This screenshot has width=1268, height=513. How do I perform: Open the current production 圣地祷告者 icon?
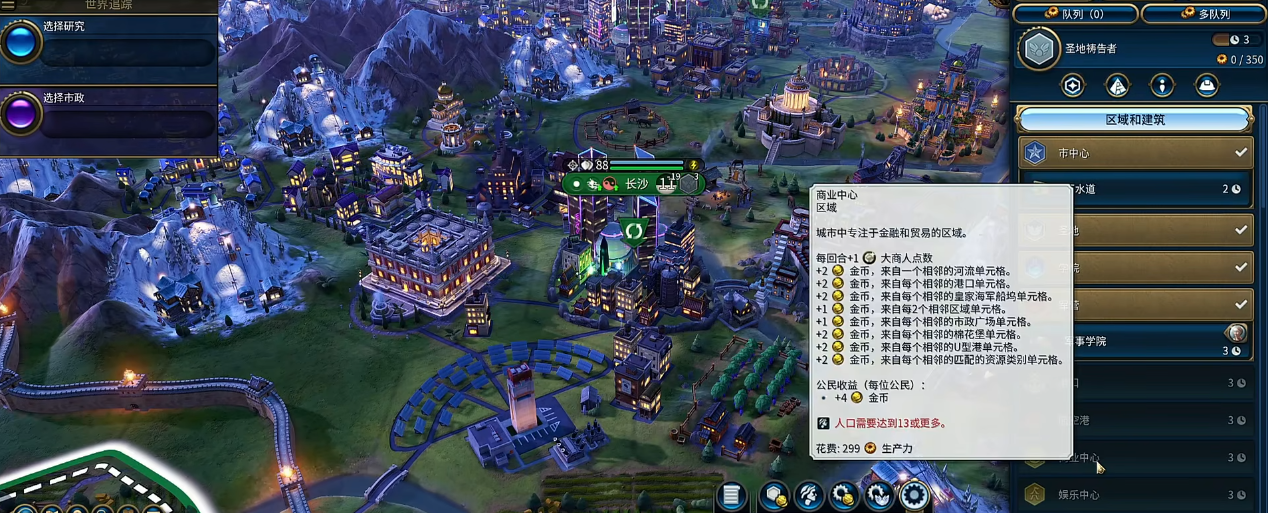tap(1040, 49)
